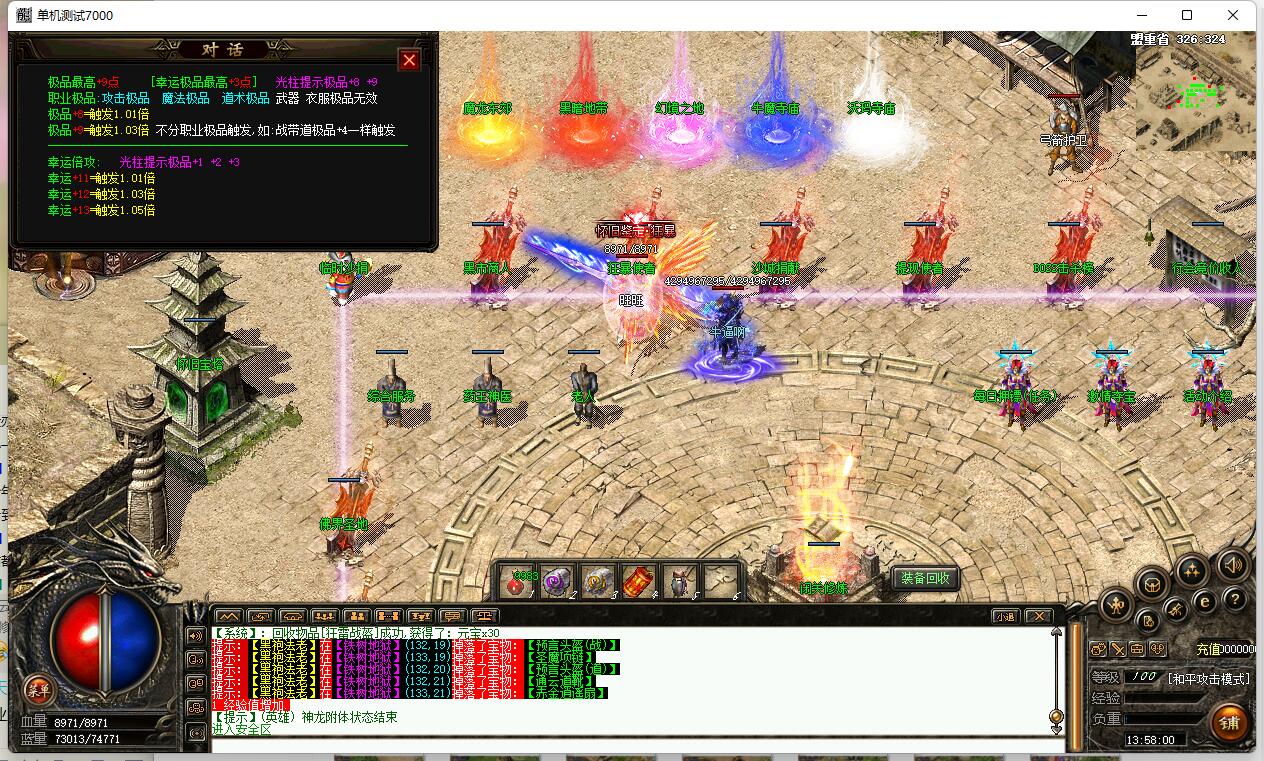Click the 装备回收 equipment recycle button
1264x761 pixels.
point(925,578)
